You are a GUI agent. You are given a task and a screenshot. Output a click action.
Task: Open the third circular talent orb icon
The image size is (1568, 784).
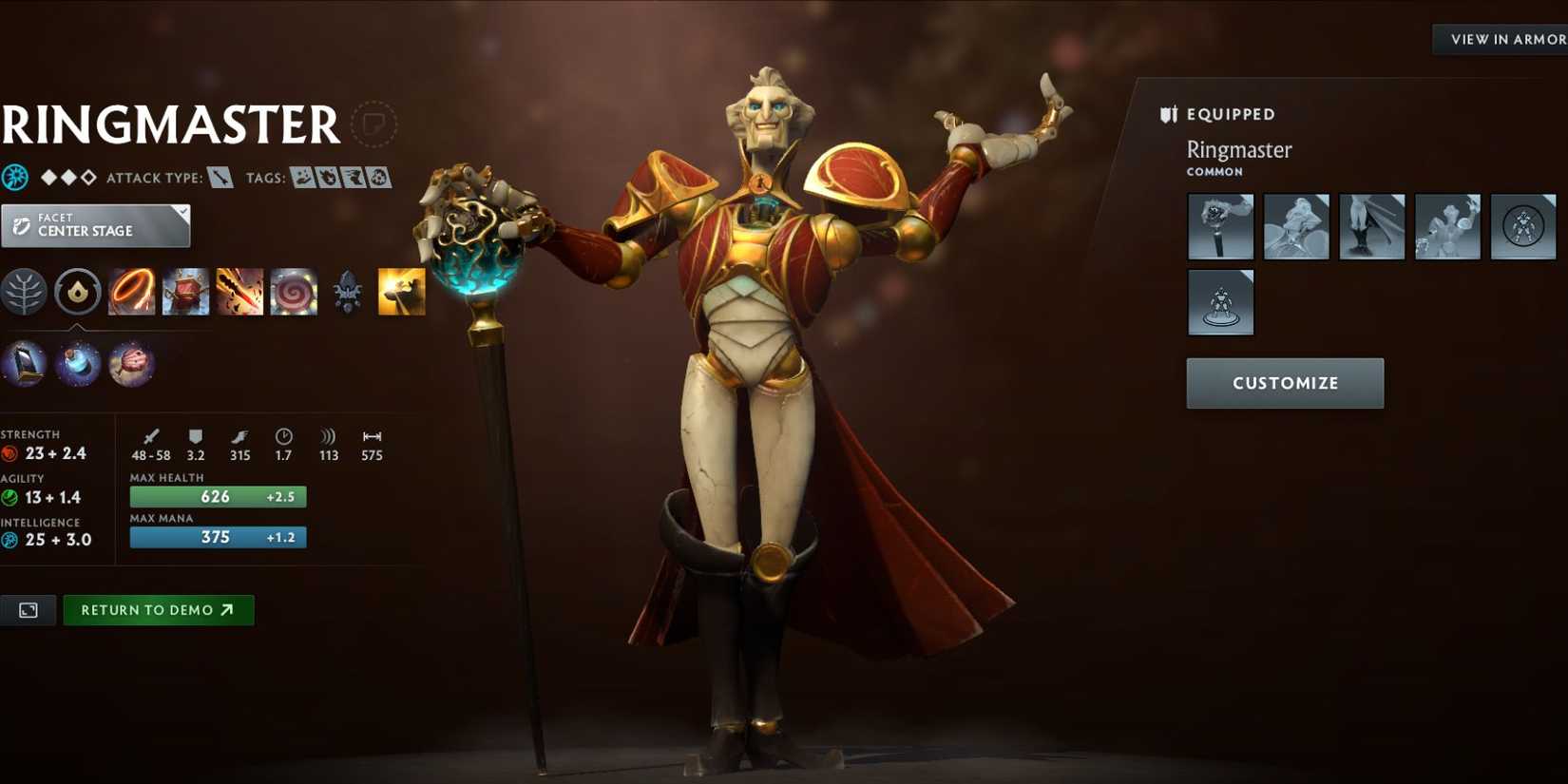point(131,364)
